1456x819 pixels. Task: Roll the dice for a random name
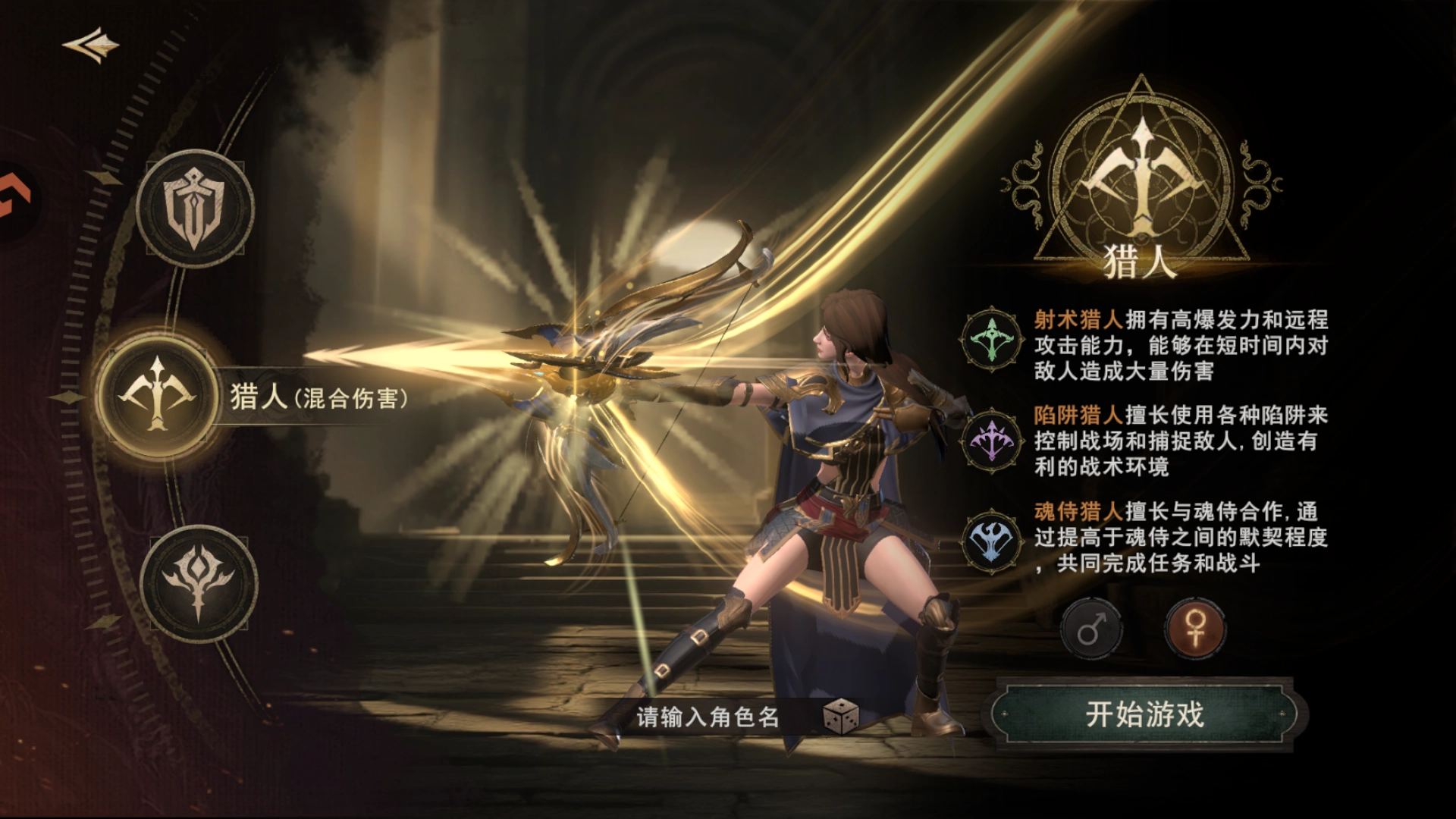click(x=840, y=717)
